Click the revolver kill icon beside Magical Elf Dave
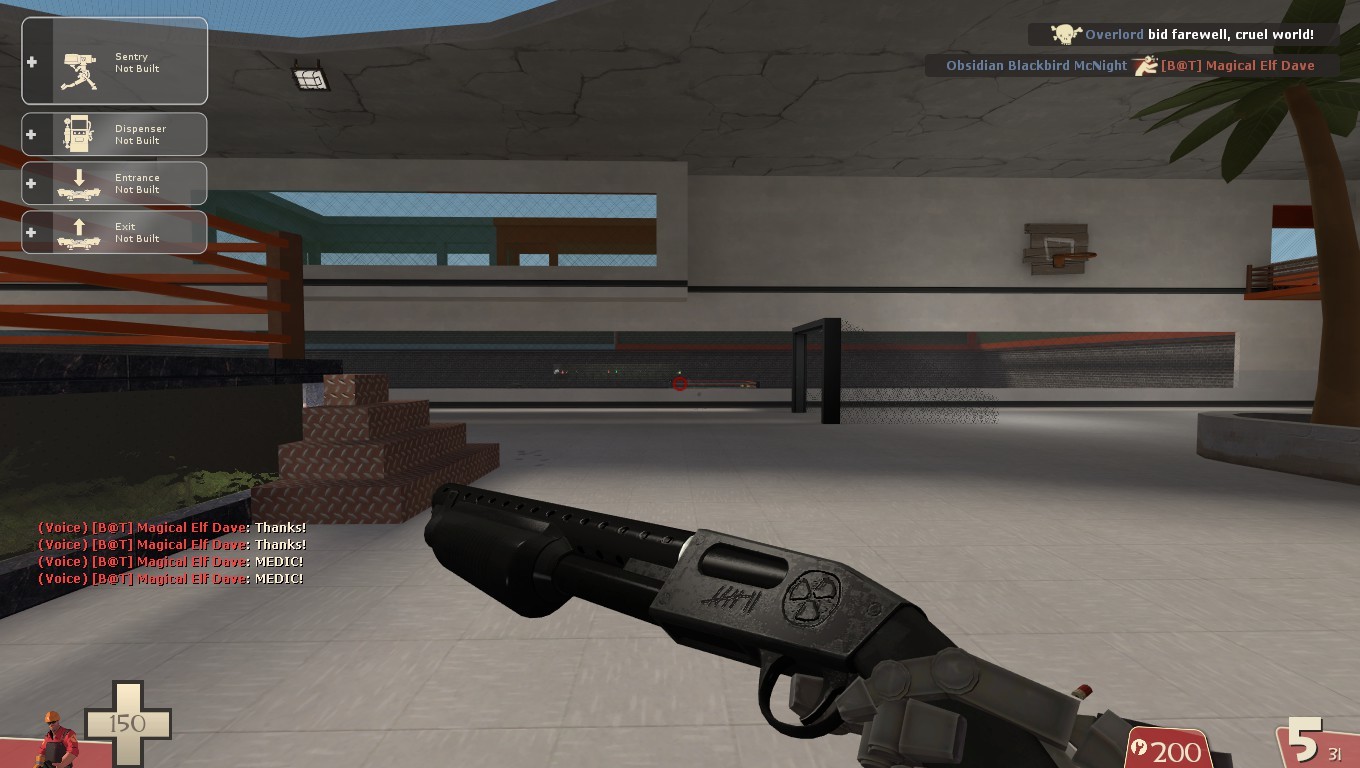This screenshot has width=1360, height=768. click(1145, 65)
